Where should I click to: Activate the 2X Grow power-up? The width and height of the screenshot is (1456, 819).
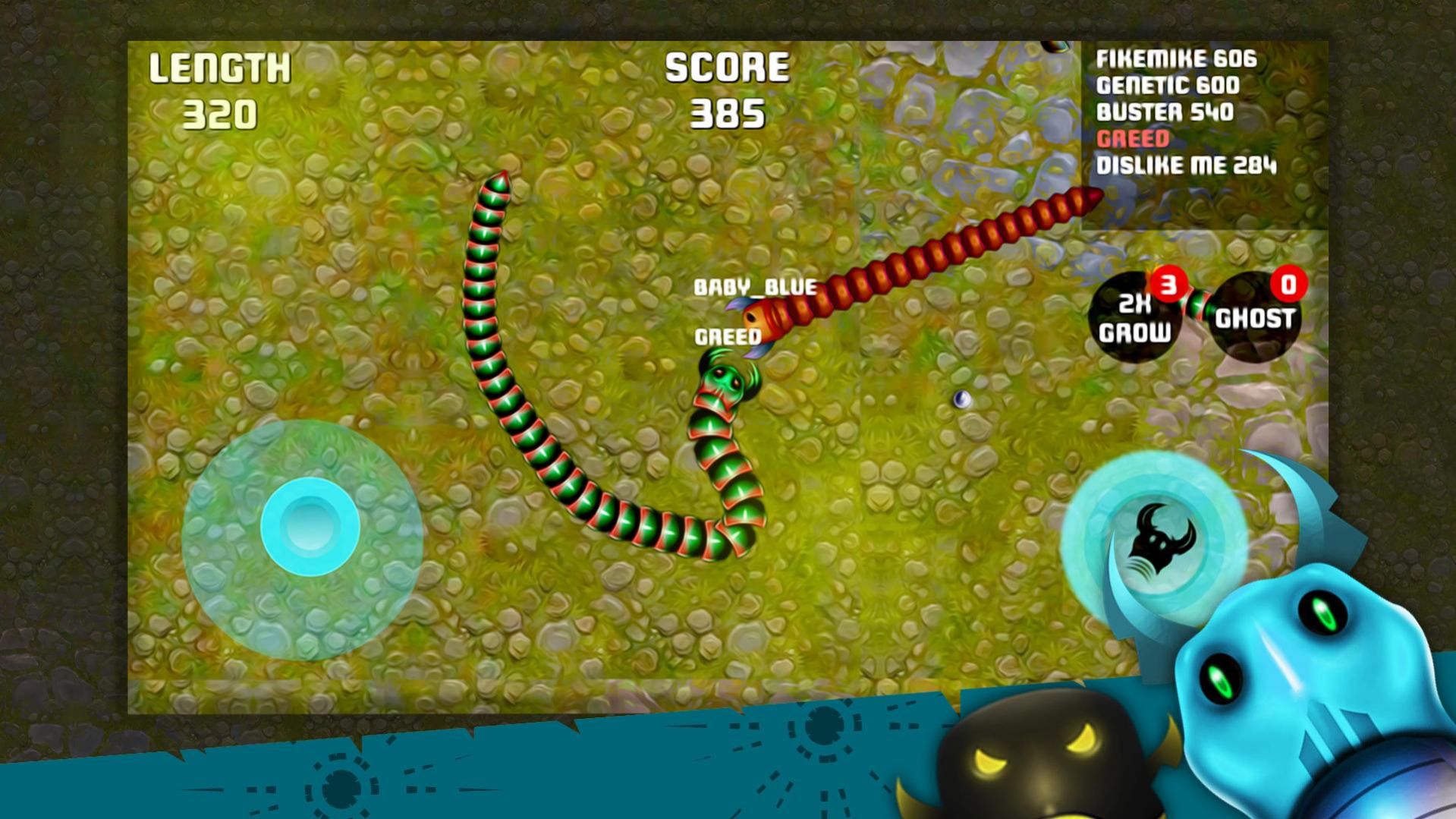coord(1134,318)
